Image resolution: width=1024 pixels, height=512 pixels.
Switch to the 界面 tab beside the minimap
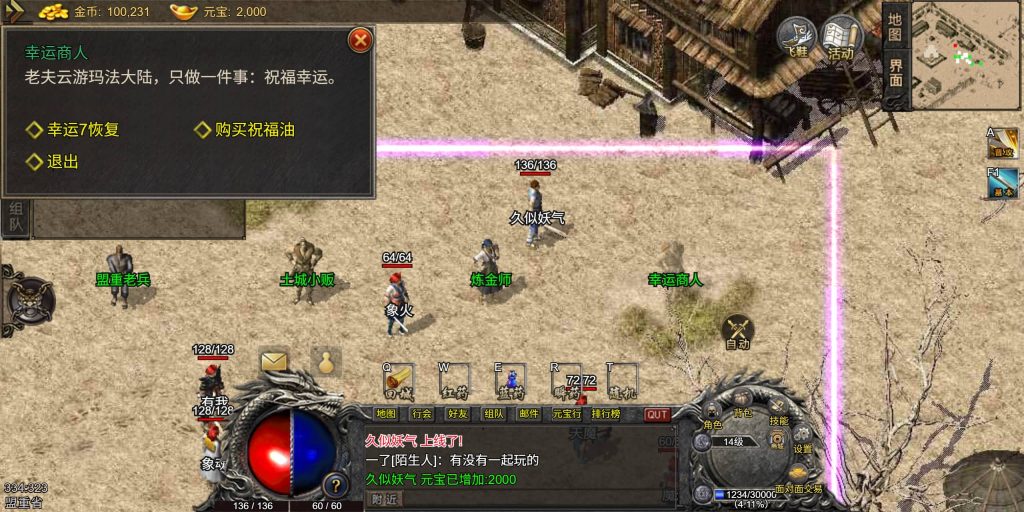click(895, 72)
